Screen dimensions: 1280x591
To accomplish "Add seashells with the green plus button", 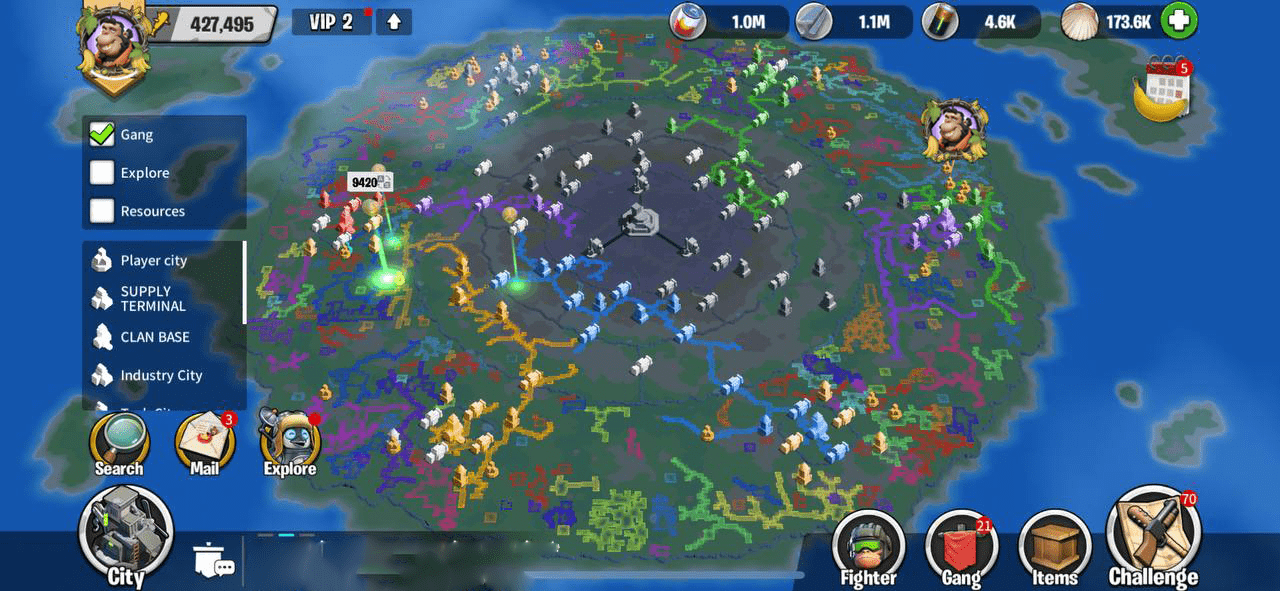I will point(1181,21).
